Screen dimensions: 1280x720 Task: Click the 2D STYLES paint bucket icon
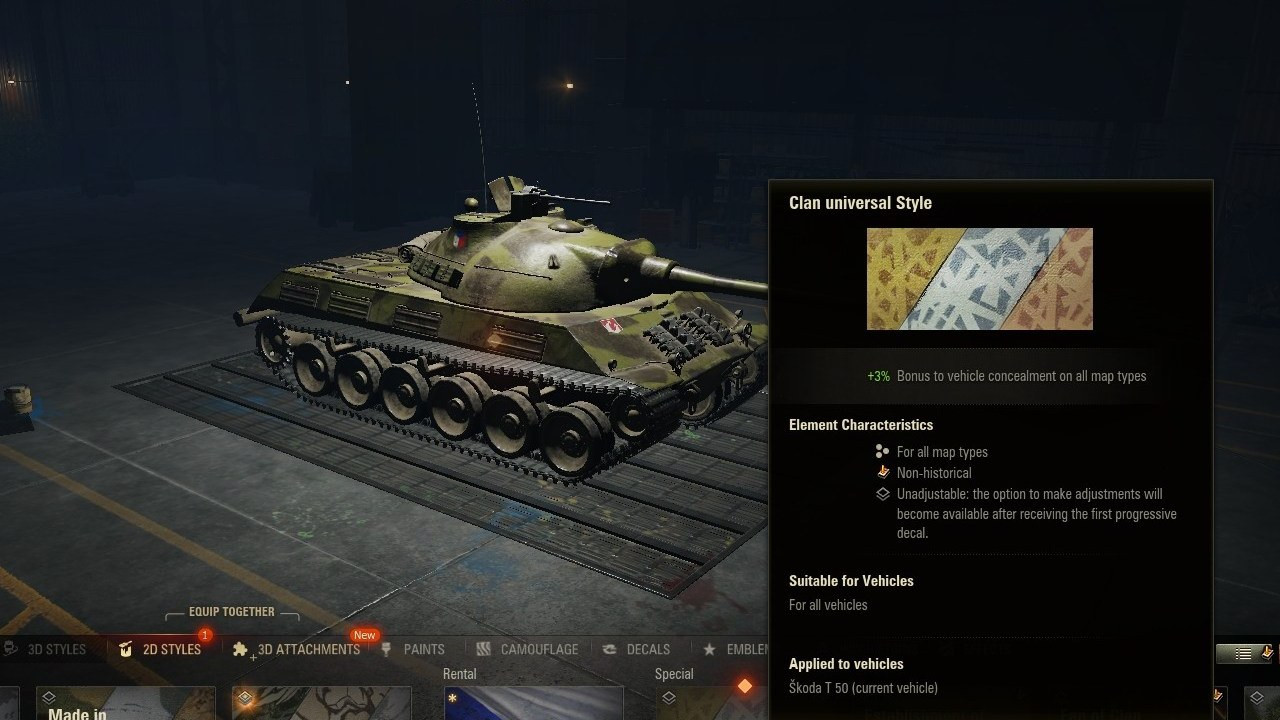(x=125, y=649)
